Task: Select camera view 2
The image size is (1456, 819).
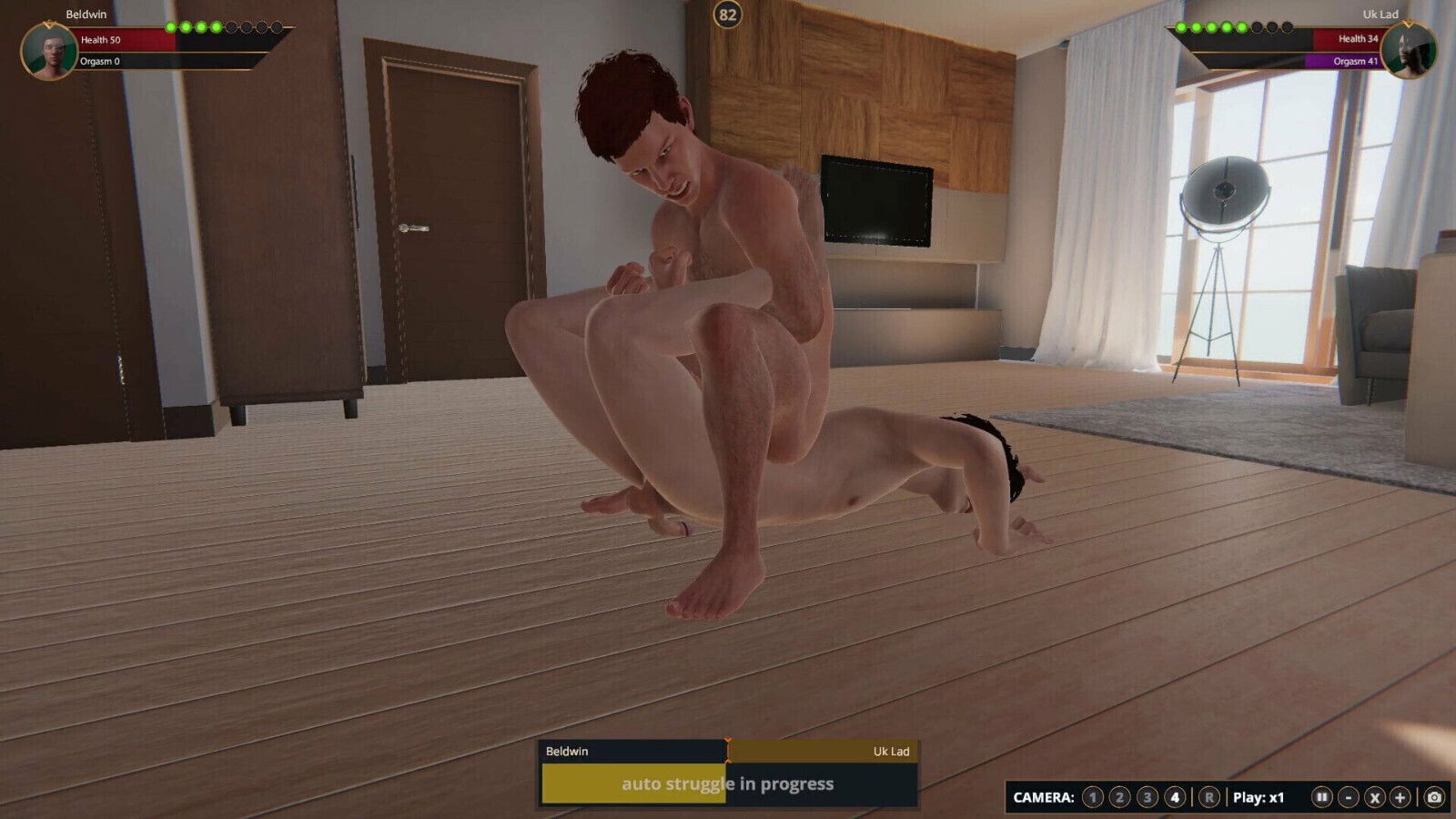Action: 1120,797
